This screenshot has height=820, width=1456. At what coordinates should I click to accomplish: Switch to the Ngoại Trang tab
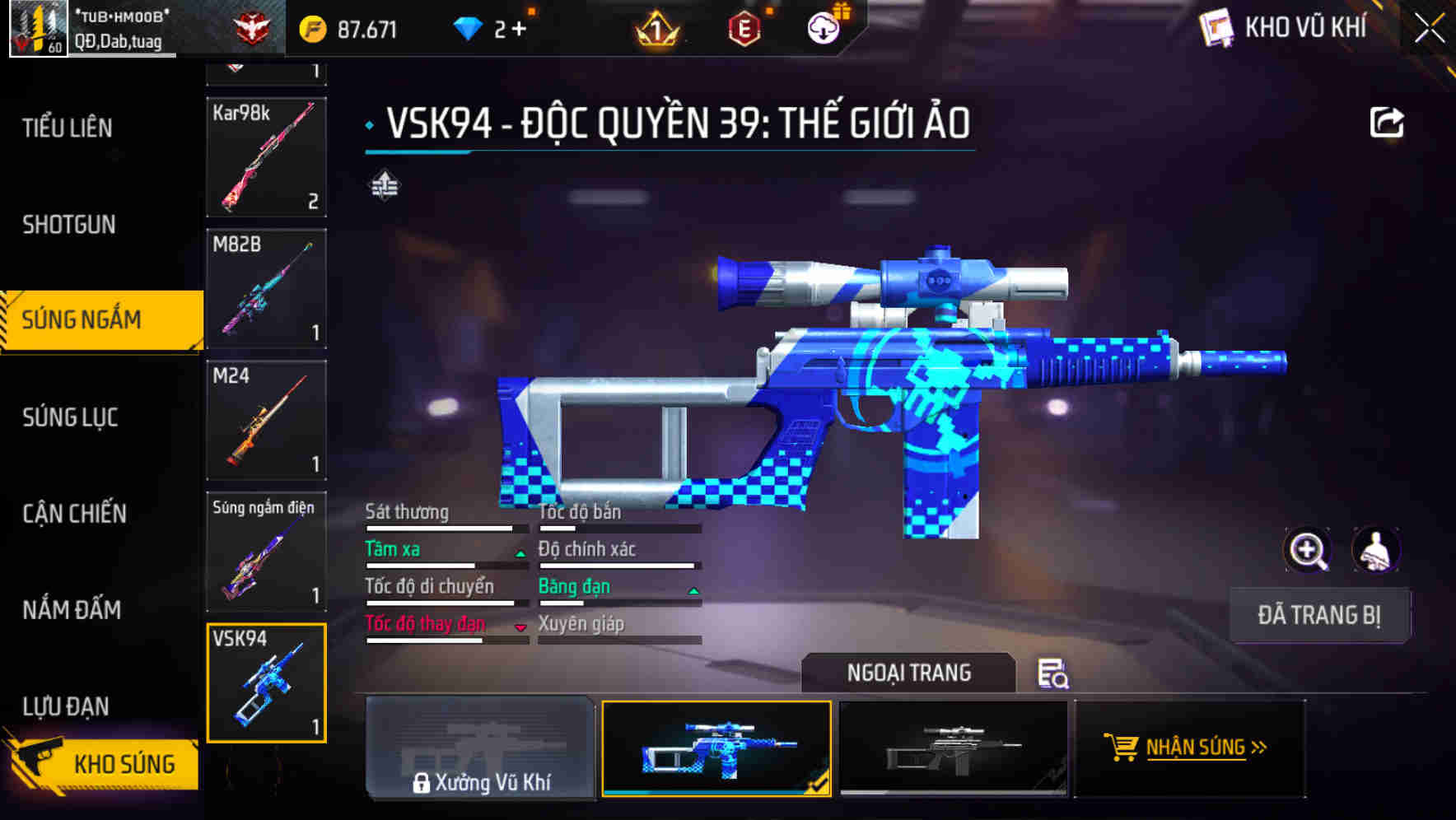(x=908, y=673)
